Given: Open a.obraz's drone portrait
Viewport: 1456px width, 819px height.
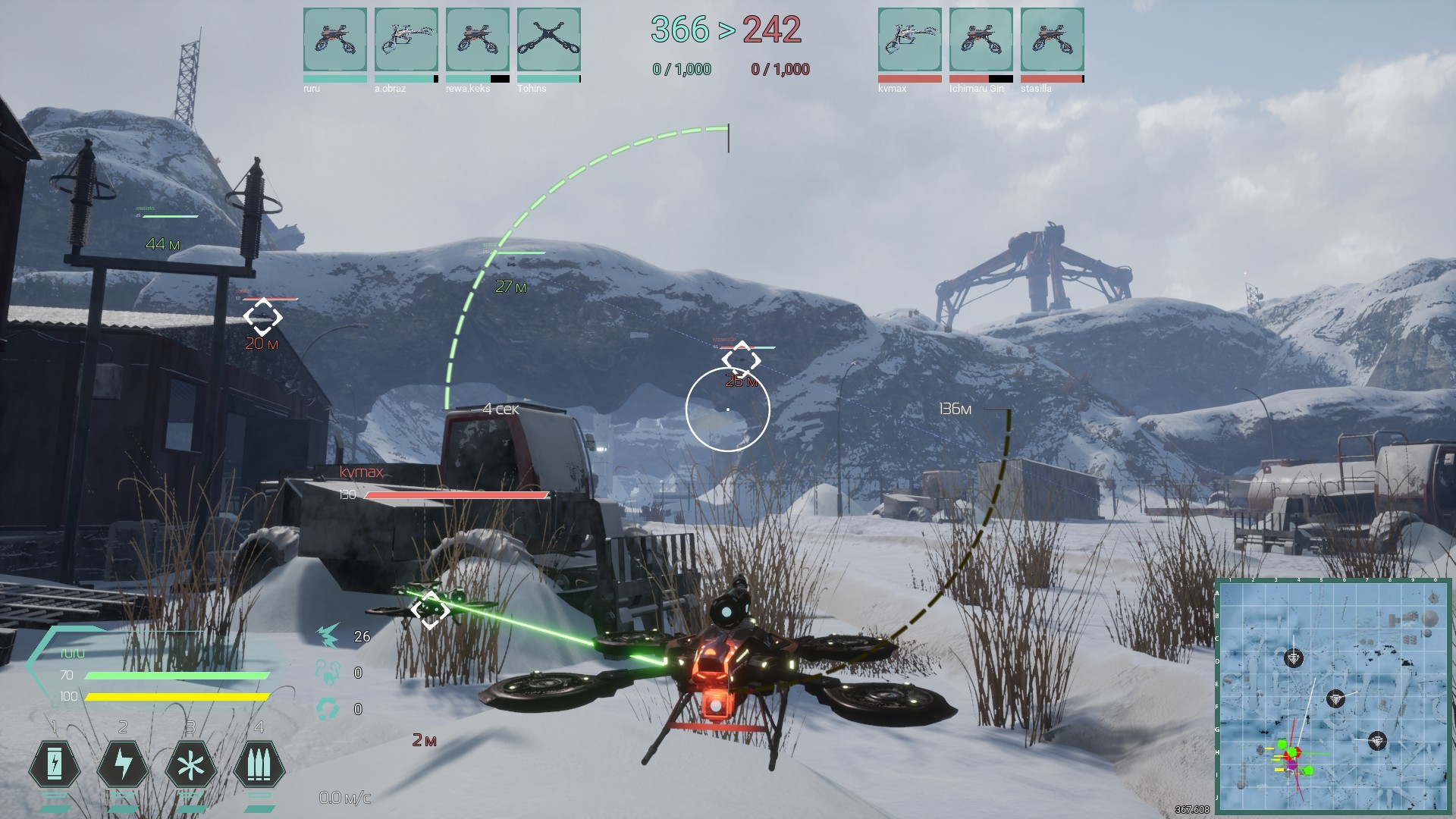Looking at the screenshot, I should (x=406, y=39).
